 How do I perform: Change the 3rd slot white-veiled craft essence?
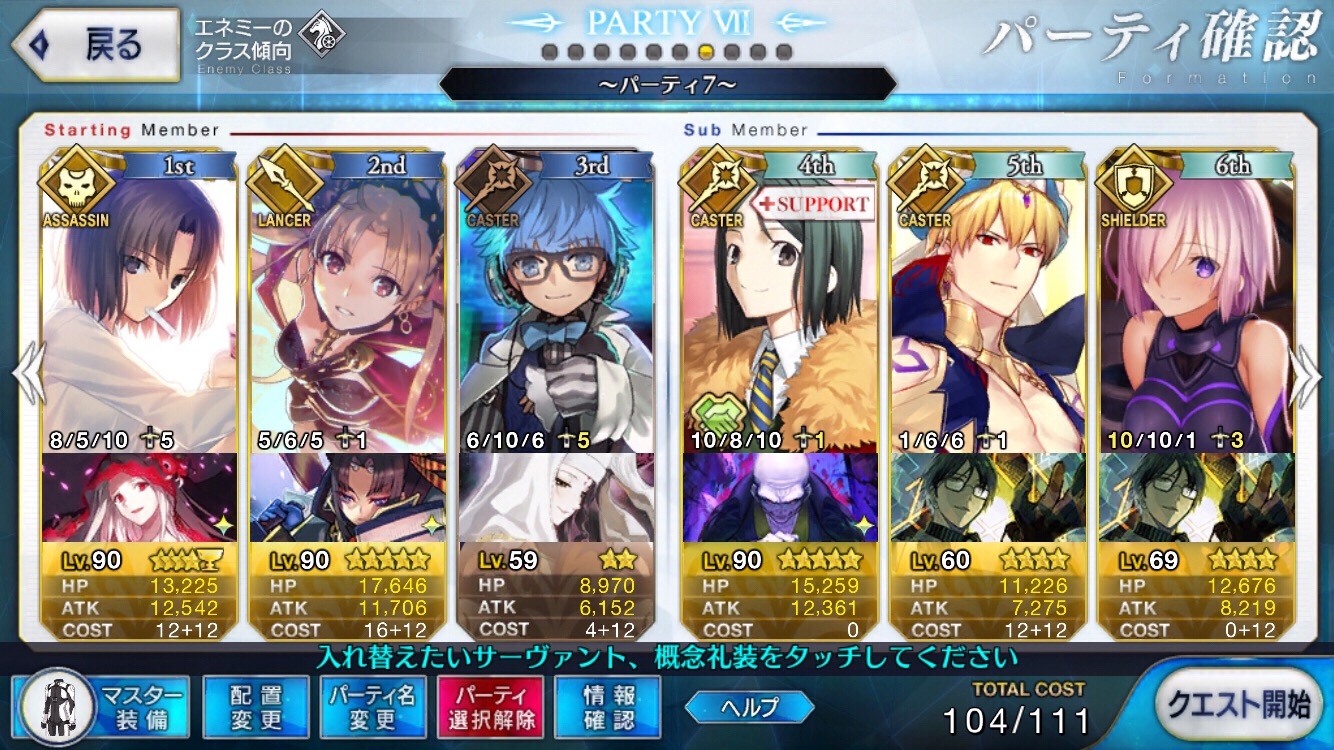(x=556, y=497)
